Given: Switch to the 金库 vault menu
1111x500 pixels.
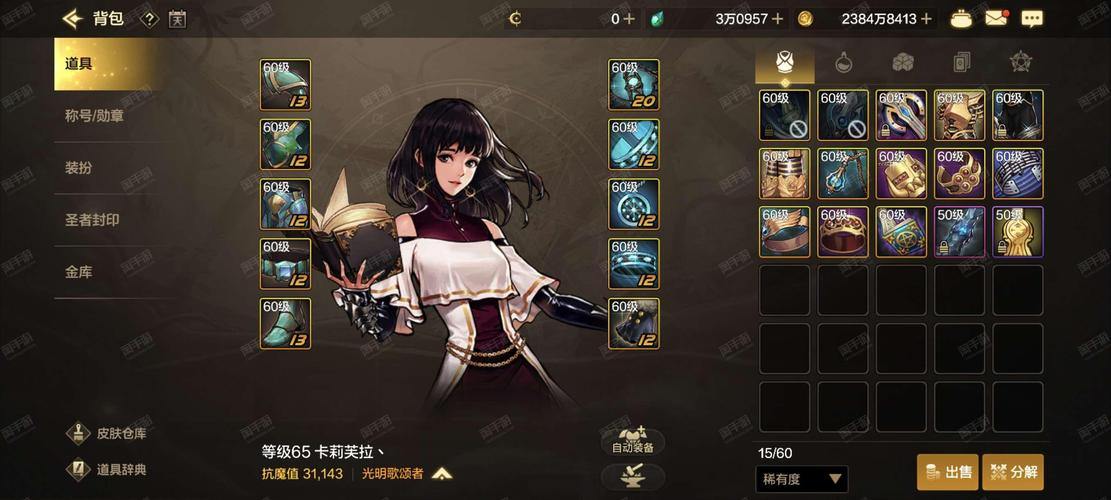Looking at the screenshot, I should coord(79,272).
